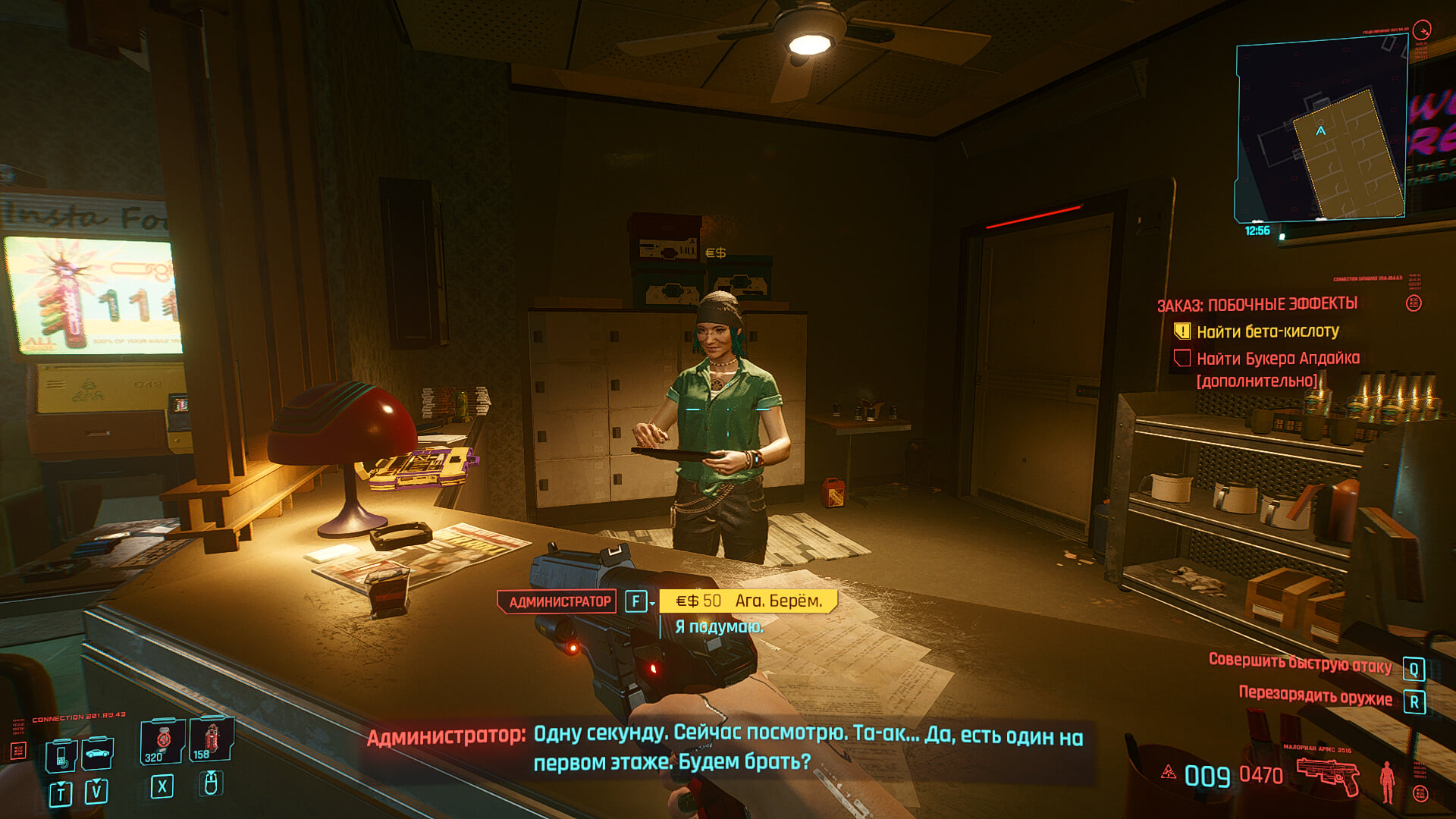Choose the reply "Ага. Берём." for 50 eddies
This screenshot has width=1456, height=819.
748,601
